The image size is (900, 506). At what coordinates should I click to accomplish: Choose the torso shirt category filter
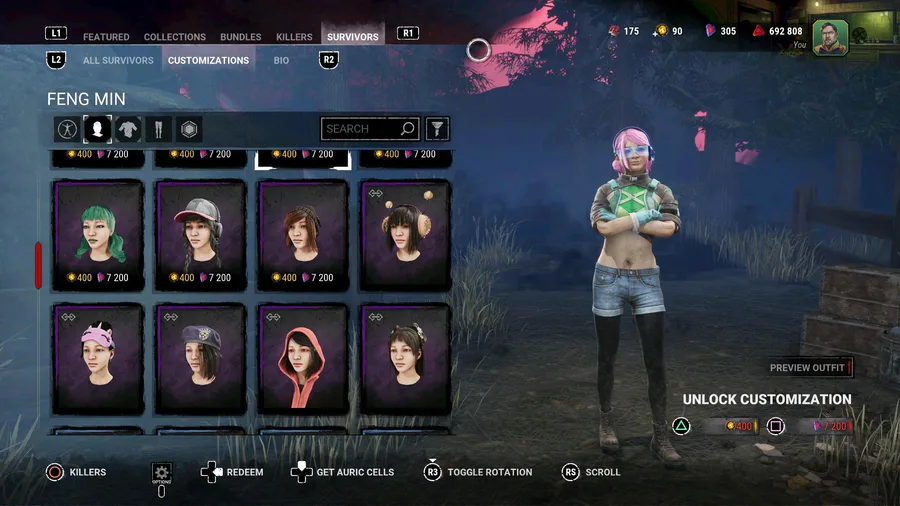128,129
